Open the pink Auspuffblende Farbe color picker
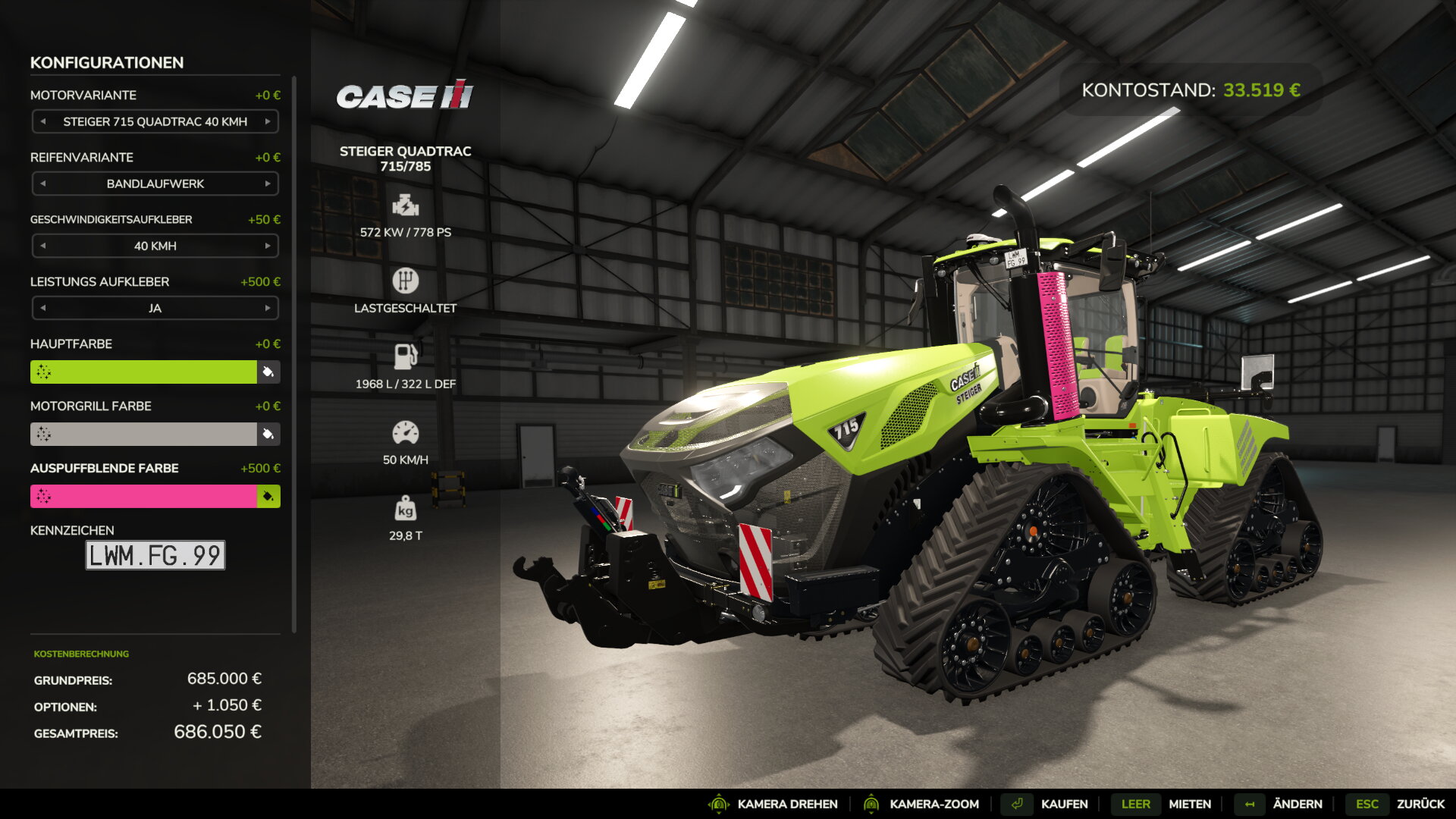Screen dimensions: 1456x819 pyautogui.click(x=143, y=496)
